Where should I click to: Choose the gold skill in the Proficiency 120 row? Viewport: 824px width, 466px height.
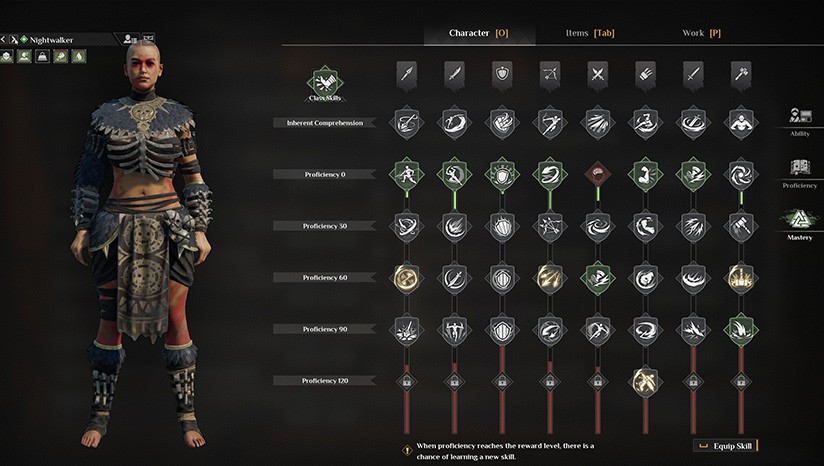pyautogui.click(x=645, y=380)
